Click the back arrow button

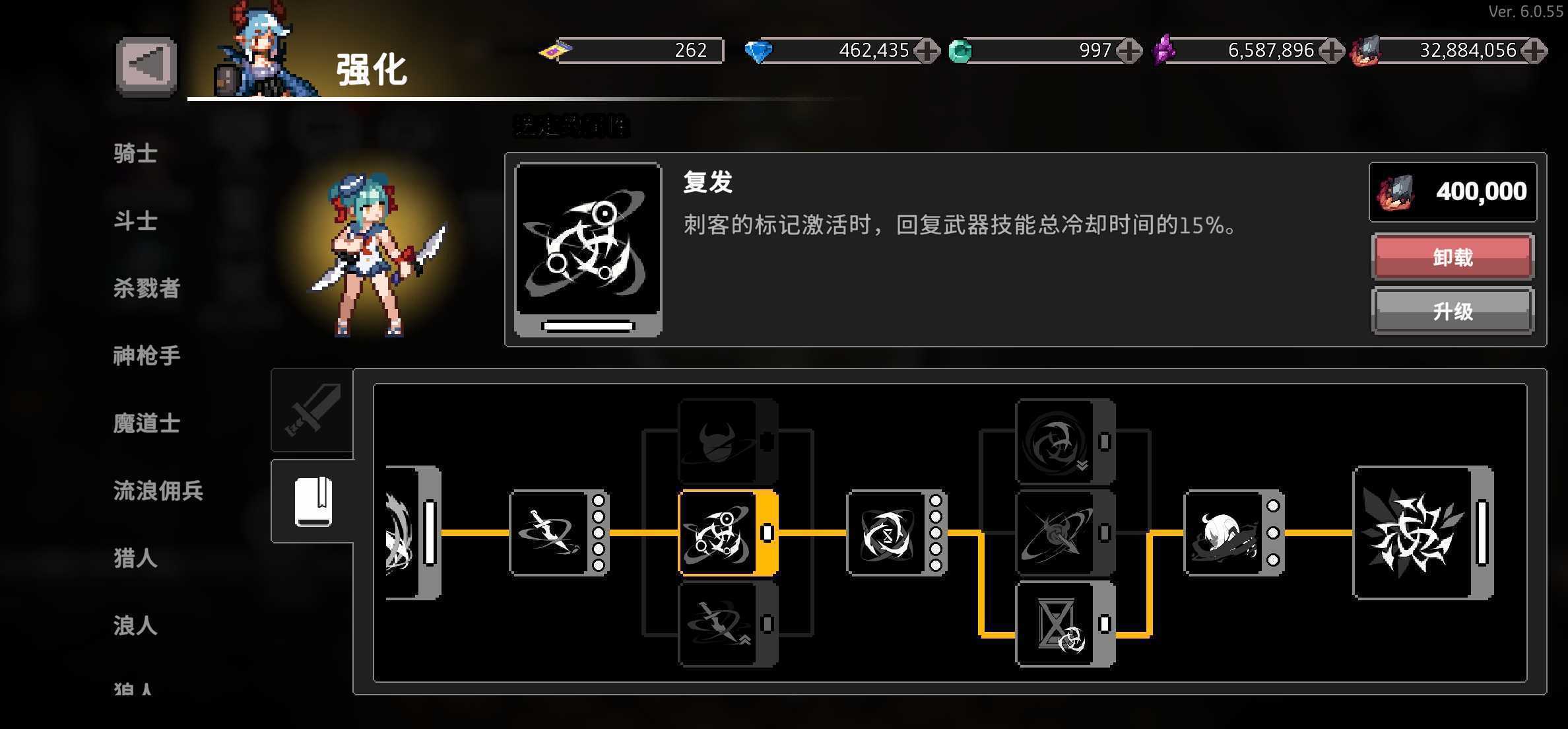[x=146, y=63]
